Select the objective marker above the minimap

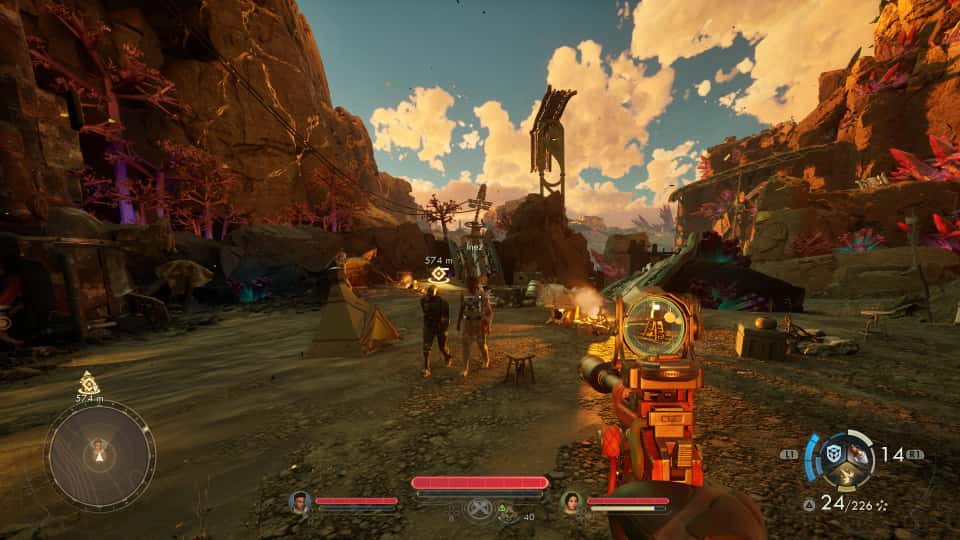pos(88,382)
